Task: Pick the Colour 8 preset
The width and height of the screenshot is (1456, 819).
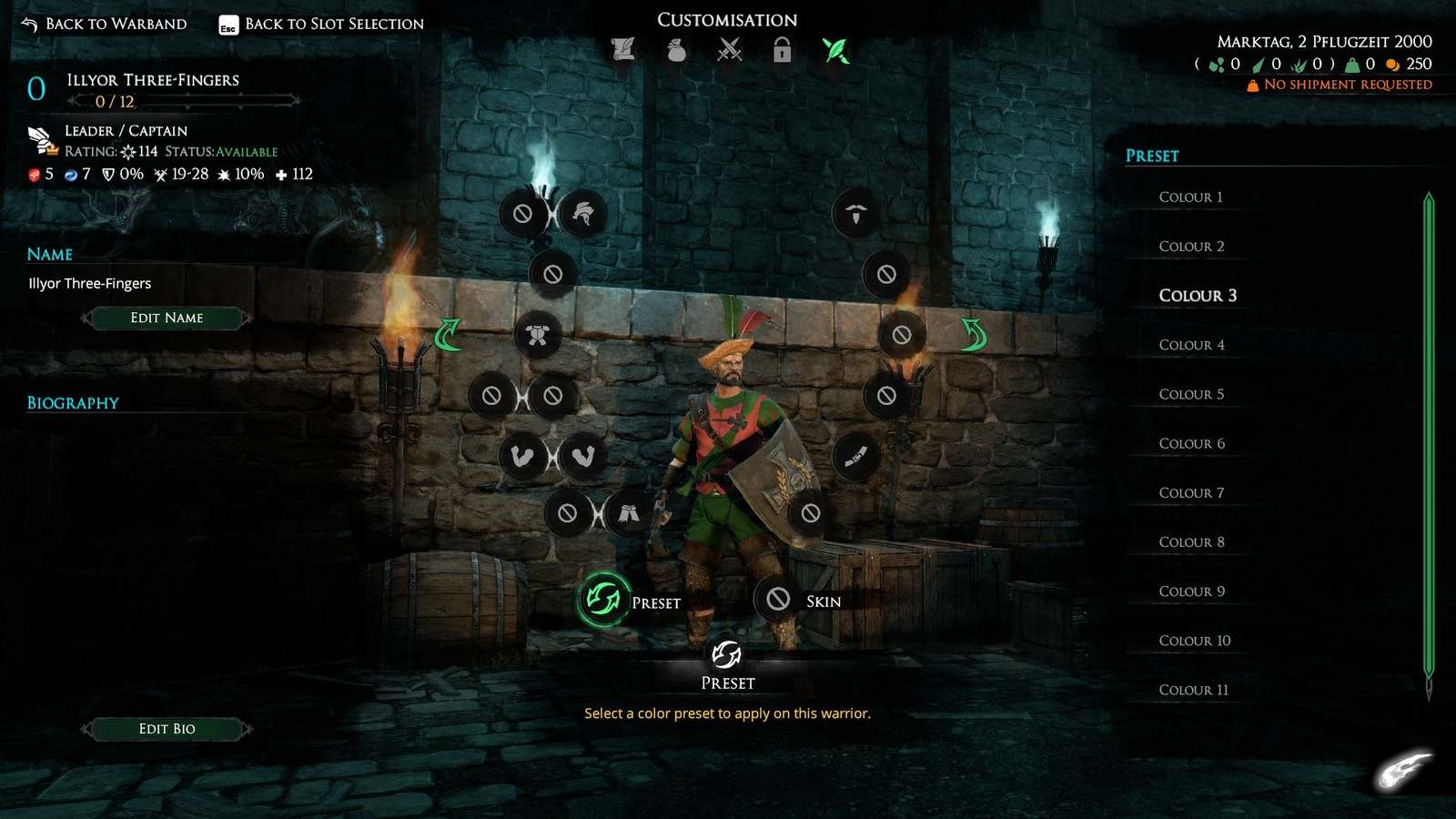Action: coord(1191,542)
